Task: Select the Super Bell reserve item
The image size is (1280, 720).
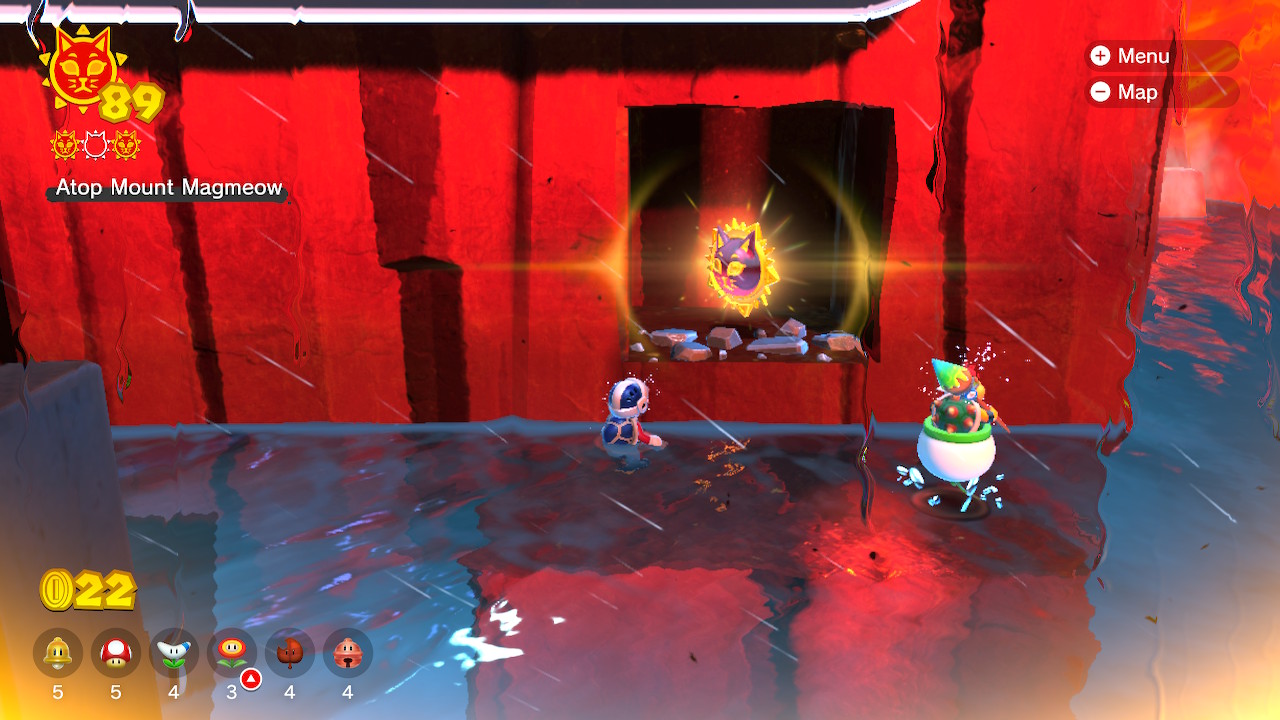Action: (58, 653)
